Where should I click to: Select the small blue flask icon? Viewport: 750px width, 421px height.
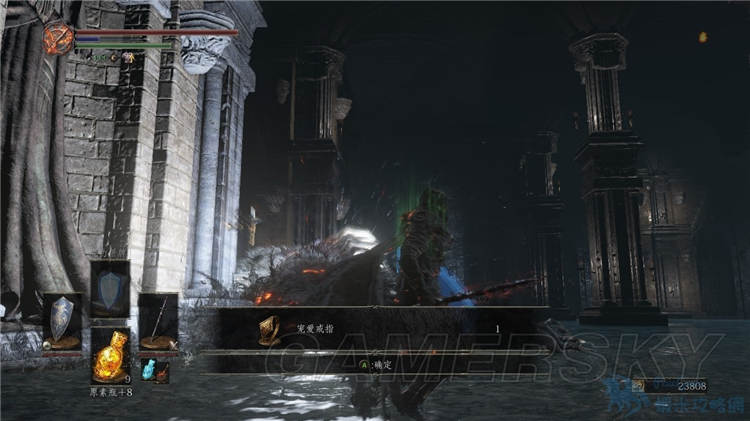pyautogui.click(x=148, y=370)
